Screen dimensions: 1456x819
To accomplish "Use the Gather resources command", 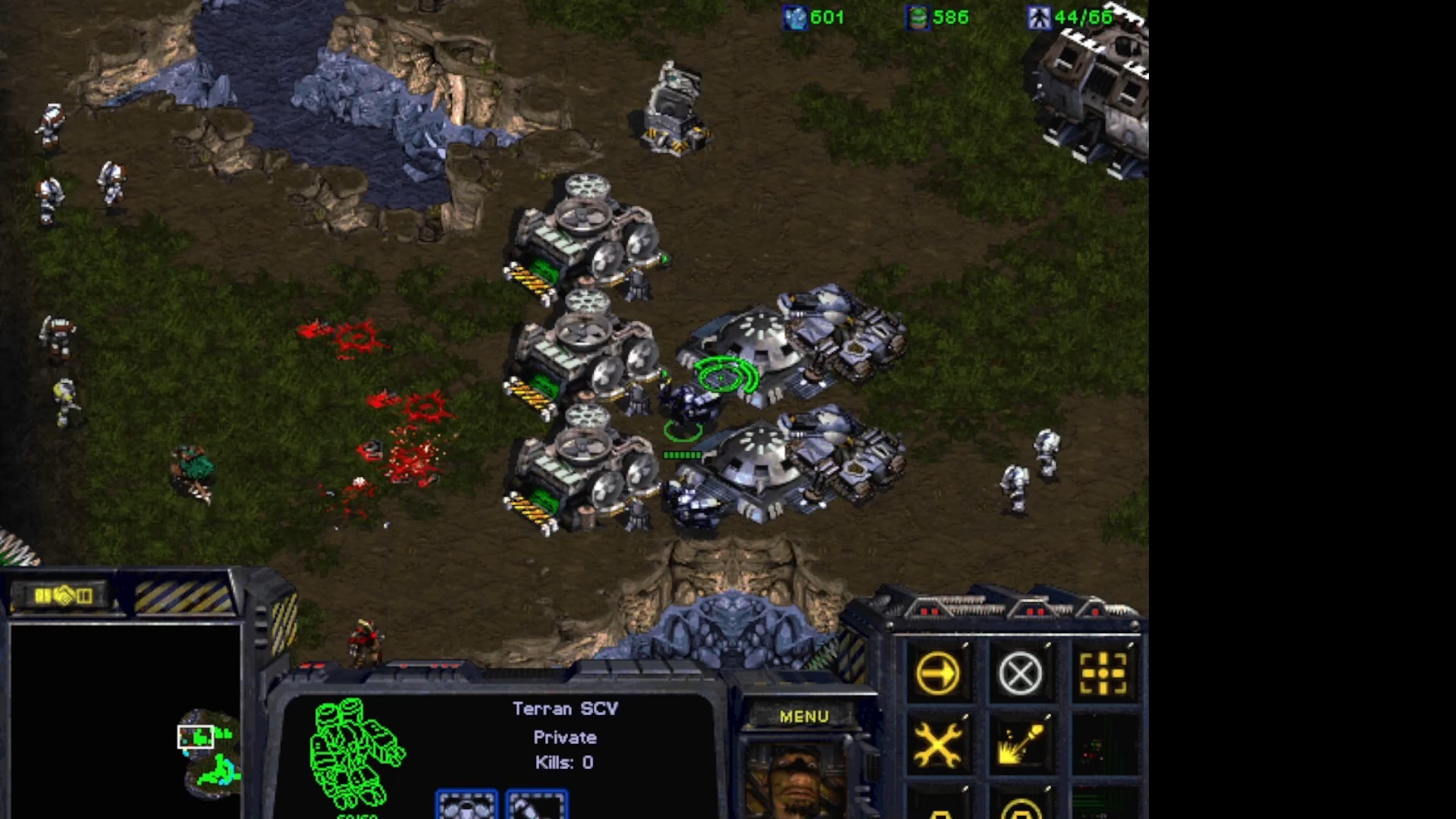I will 1020,745.
